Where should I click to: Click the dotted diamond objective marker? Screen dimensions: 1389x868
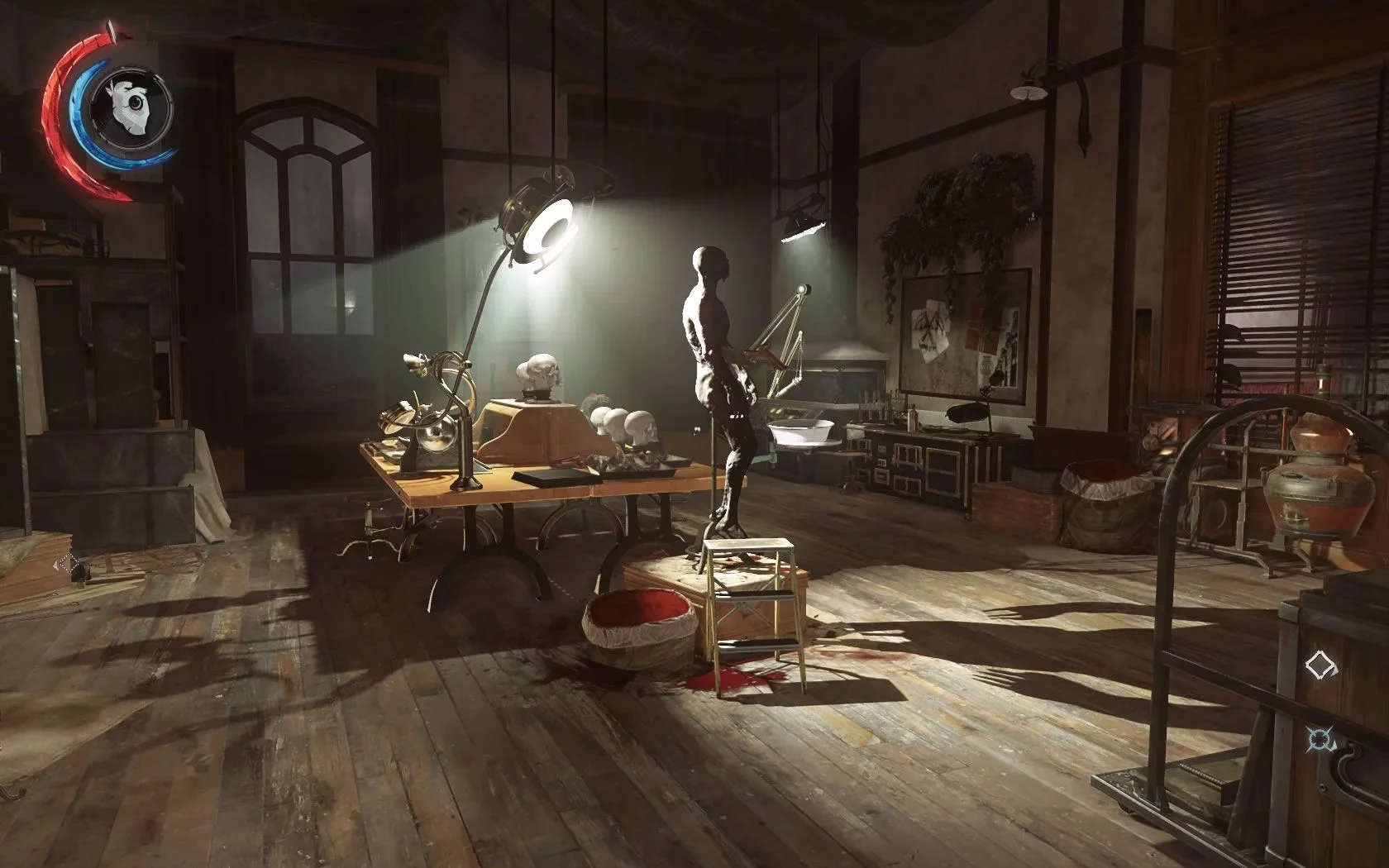click(67, 565)
